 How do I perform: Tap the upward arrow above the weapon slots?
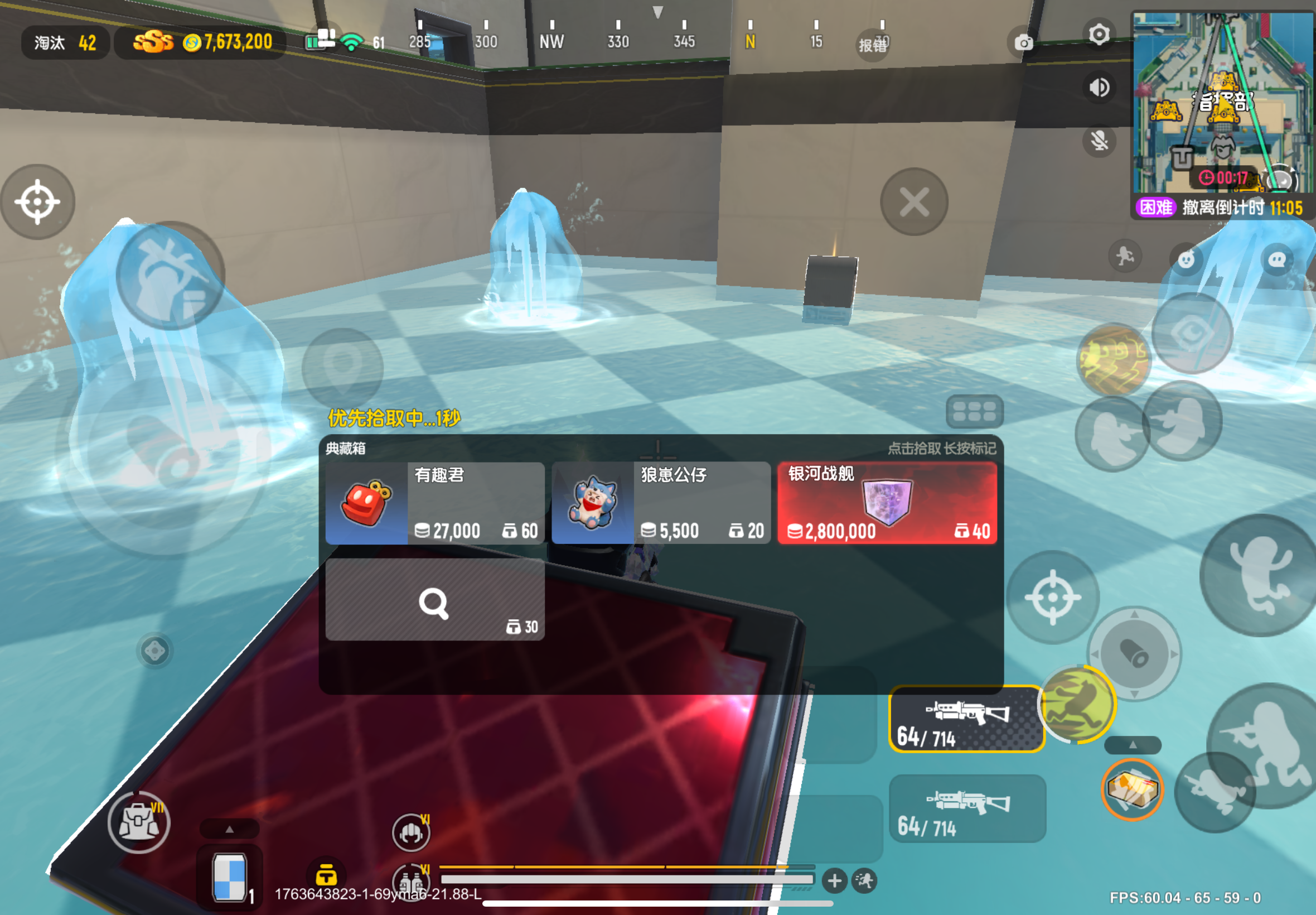pos(1133,746)
